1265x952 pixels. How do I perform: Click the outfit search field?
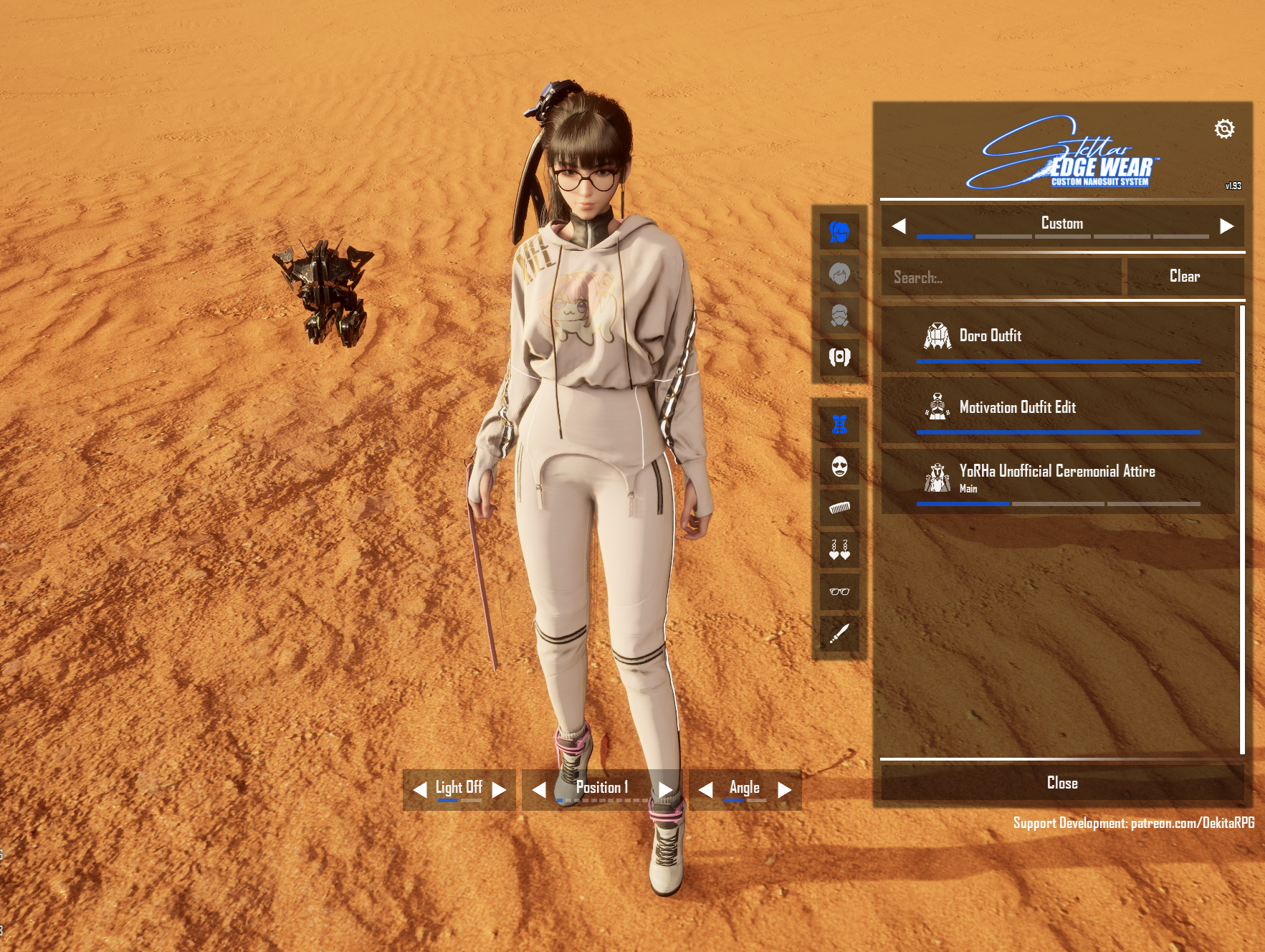tap(1001, 277)
